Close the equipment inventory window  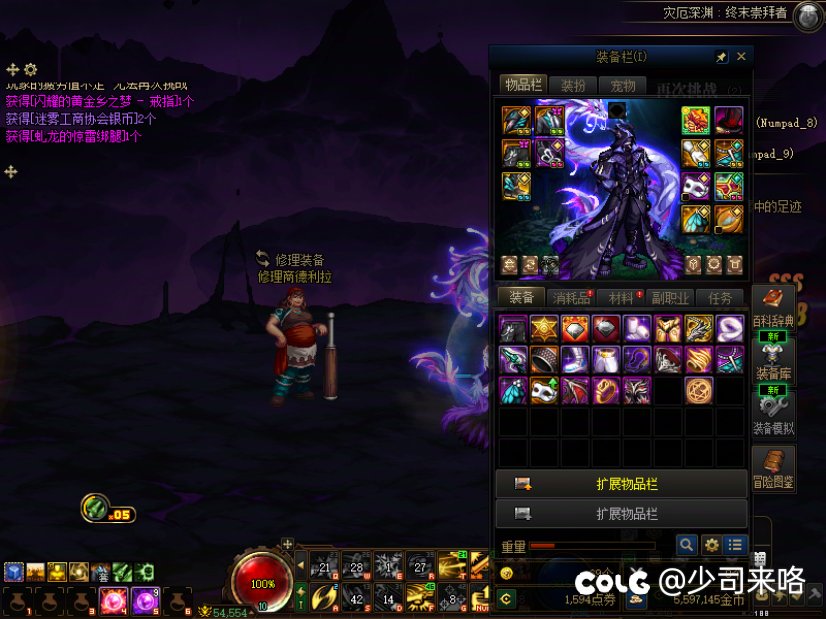[x=741, y=57]
